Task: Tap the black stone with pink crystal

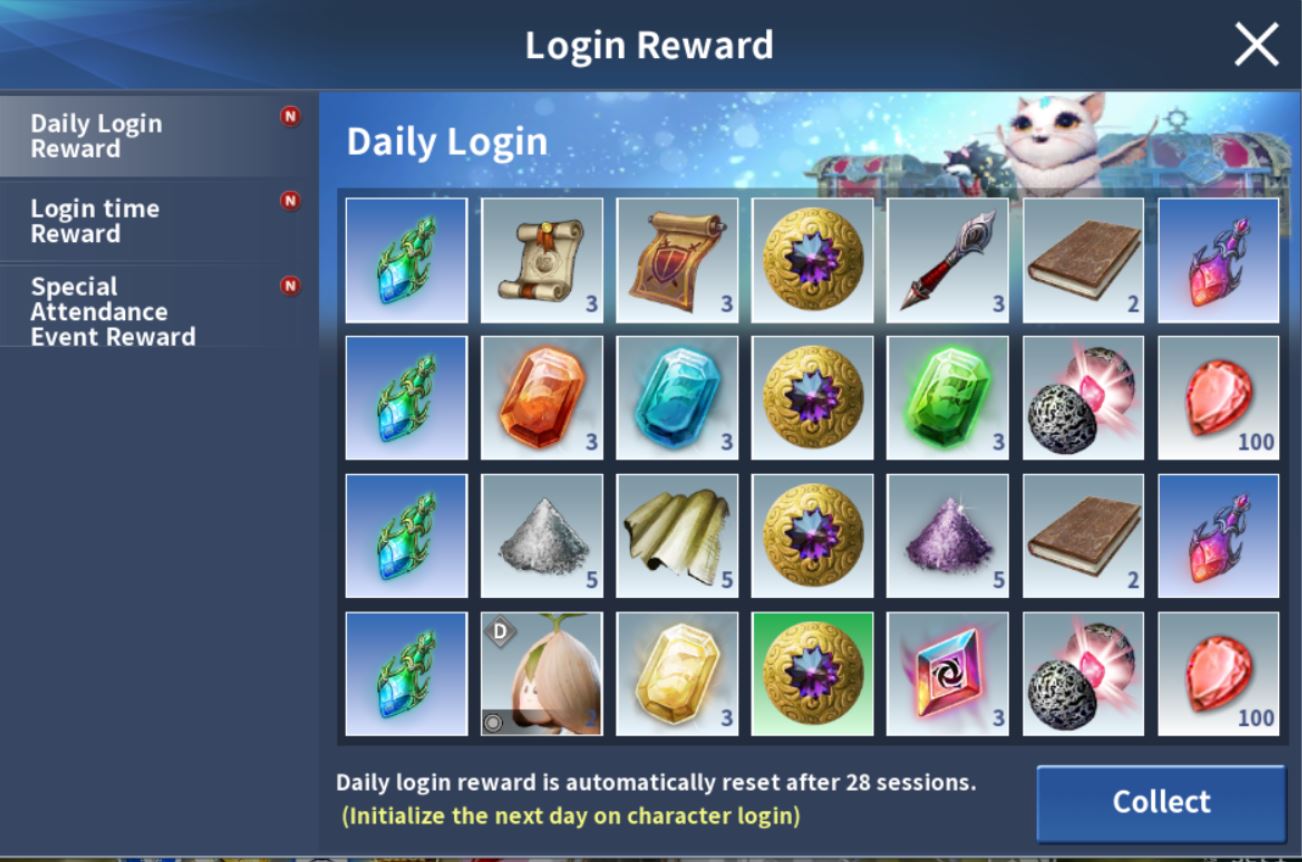Action: (1081, 395)
